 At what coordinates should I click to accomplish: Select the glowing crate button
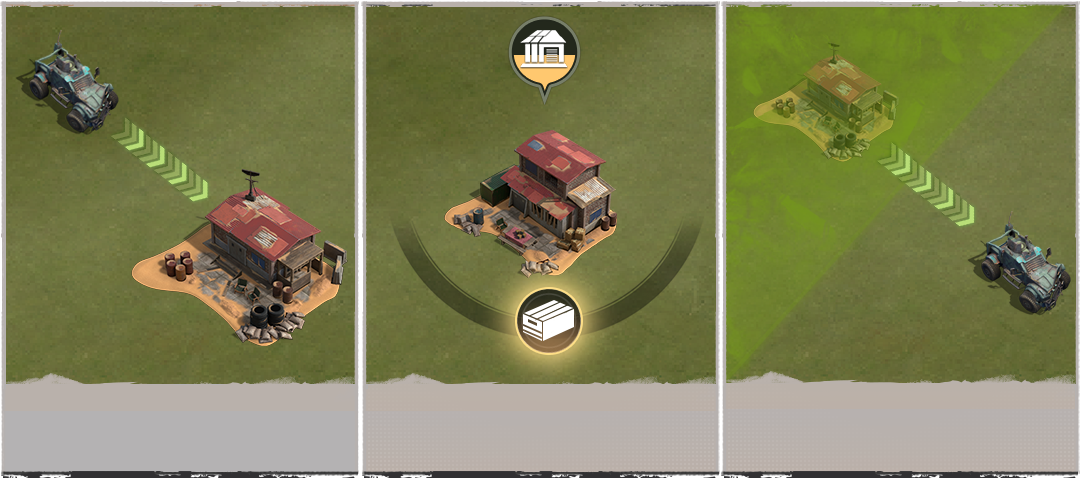(545, 320)
